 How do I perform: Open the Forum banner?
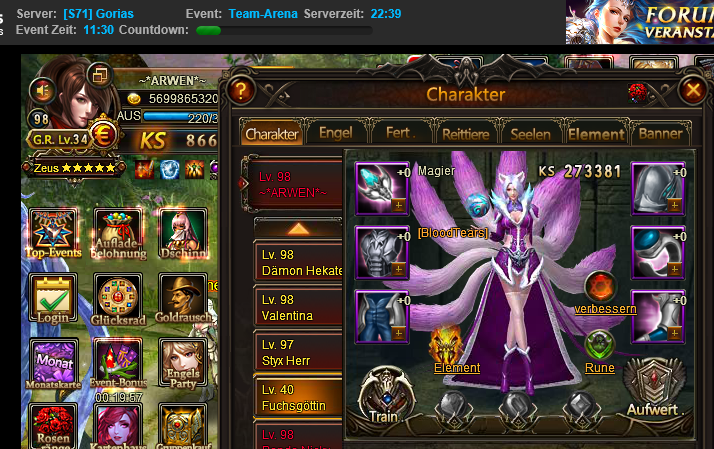(638, 22)
